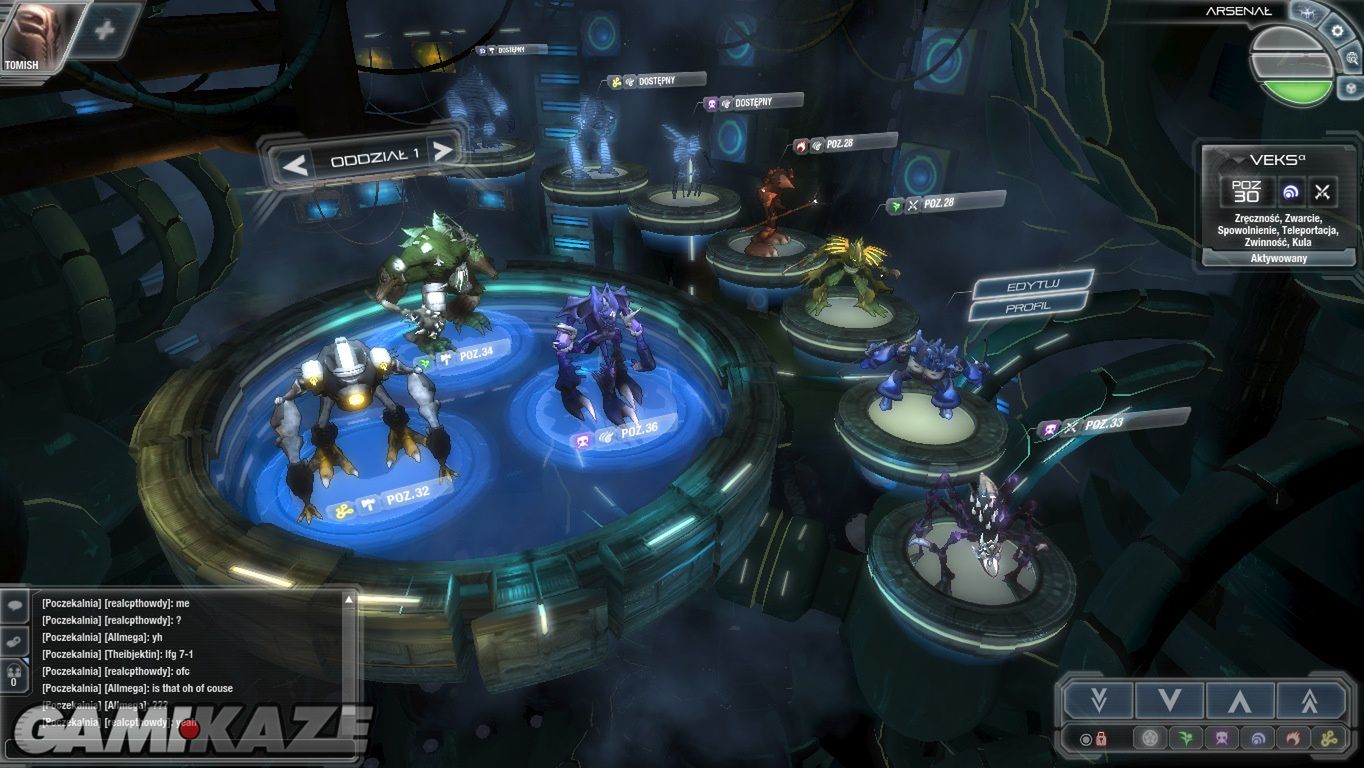Viewport: 1364px width, 768px height.
Task: Go to the previous squad with left arrow
Action: [295, 163]
